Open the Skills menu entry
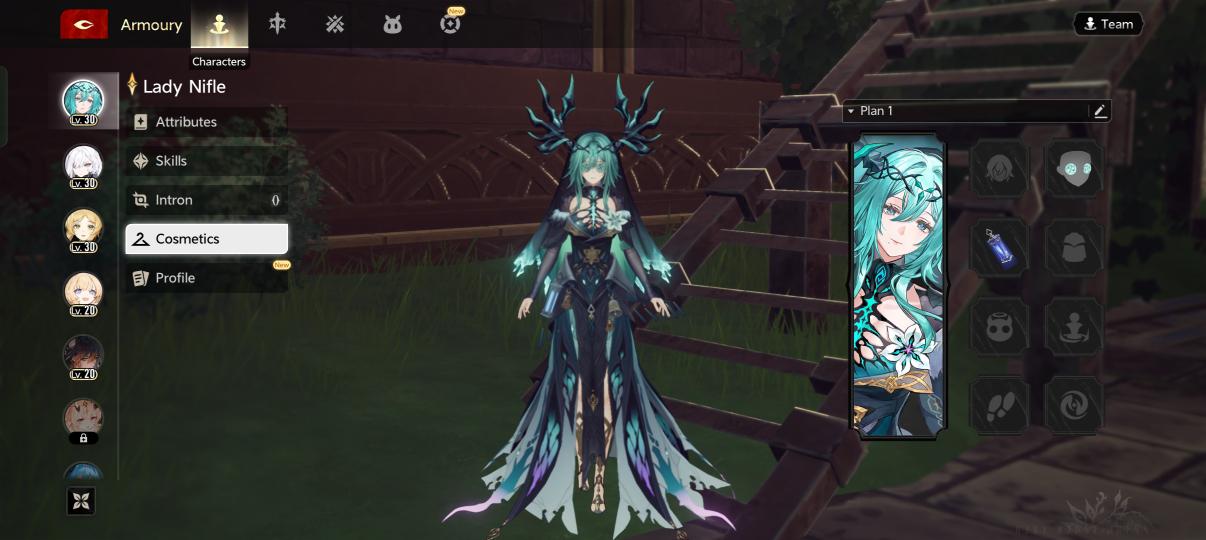The width and height of the screenshot is (1206, 540). (206, 161)
